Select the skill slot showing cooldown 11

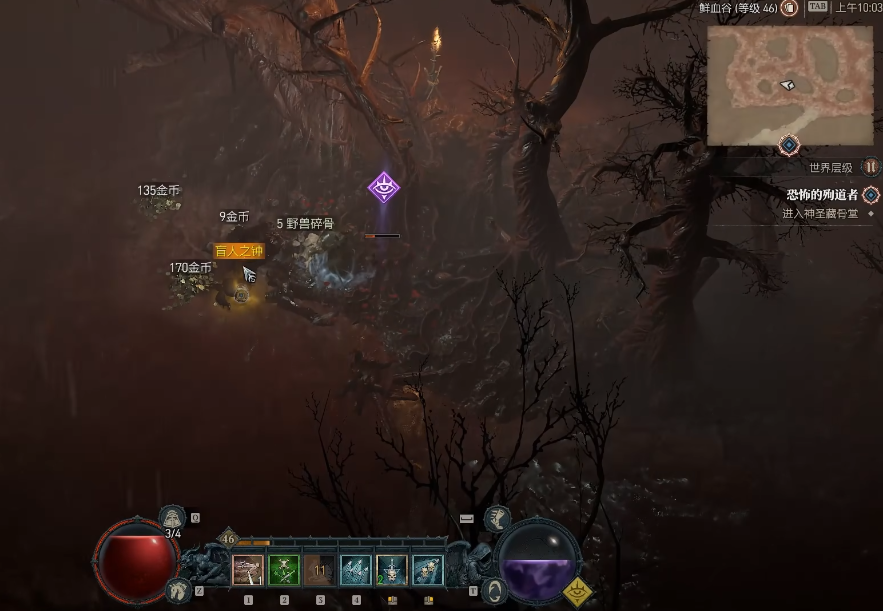320,570
